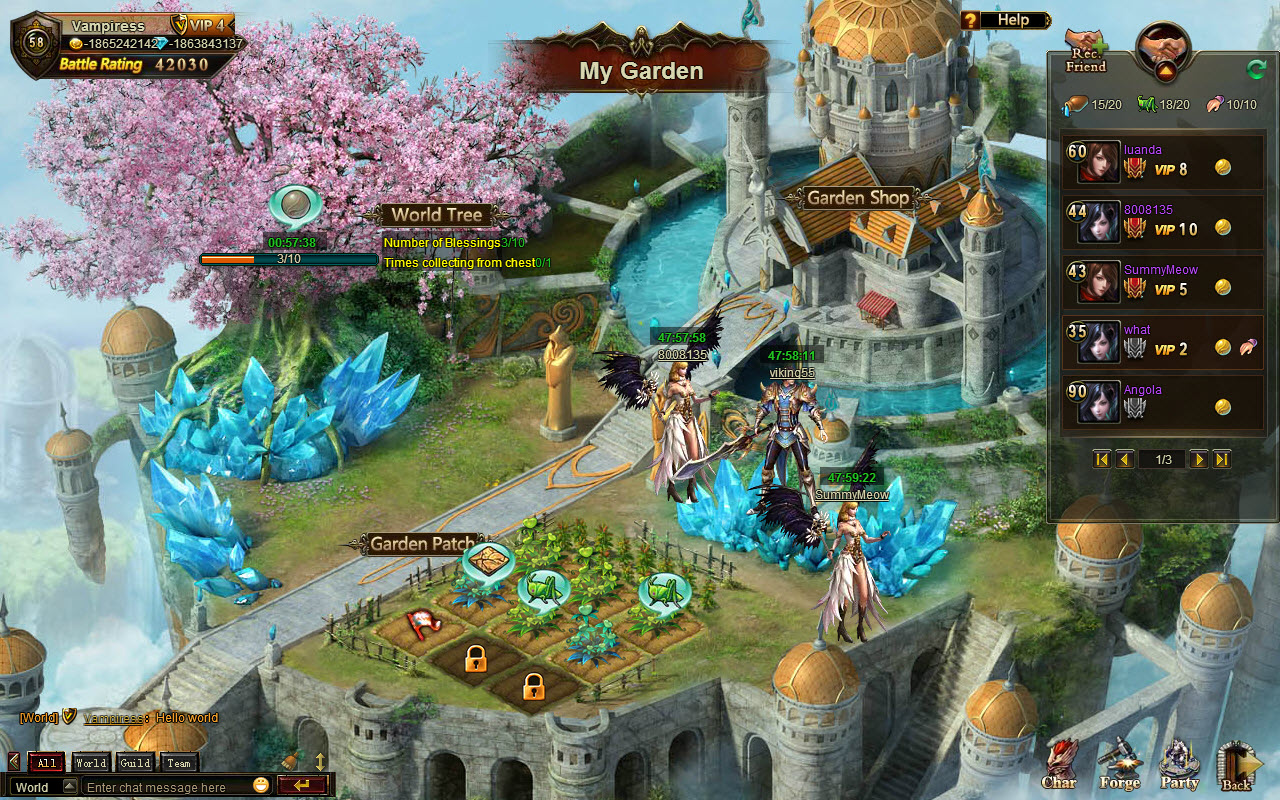The width and height of the screenshot is (1280, 800).
Task: Open the Help menu
Action: pos(1012,19)
